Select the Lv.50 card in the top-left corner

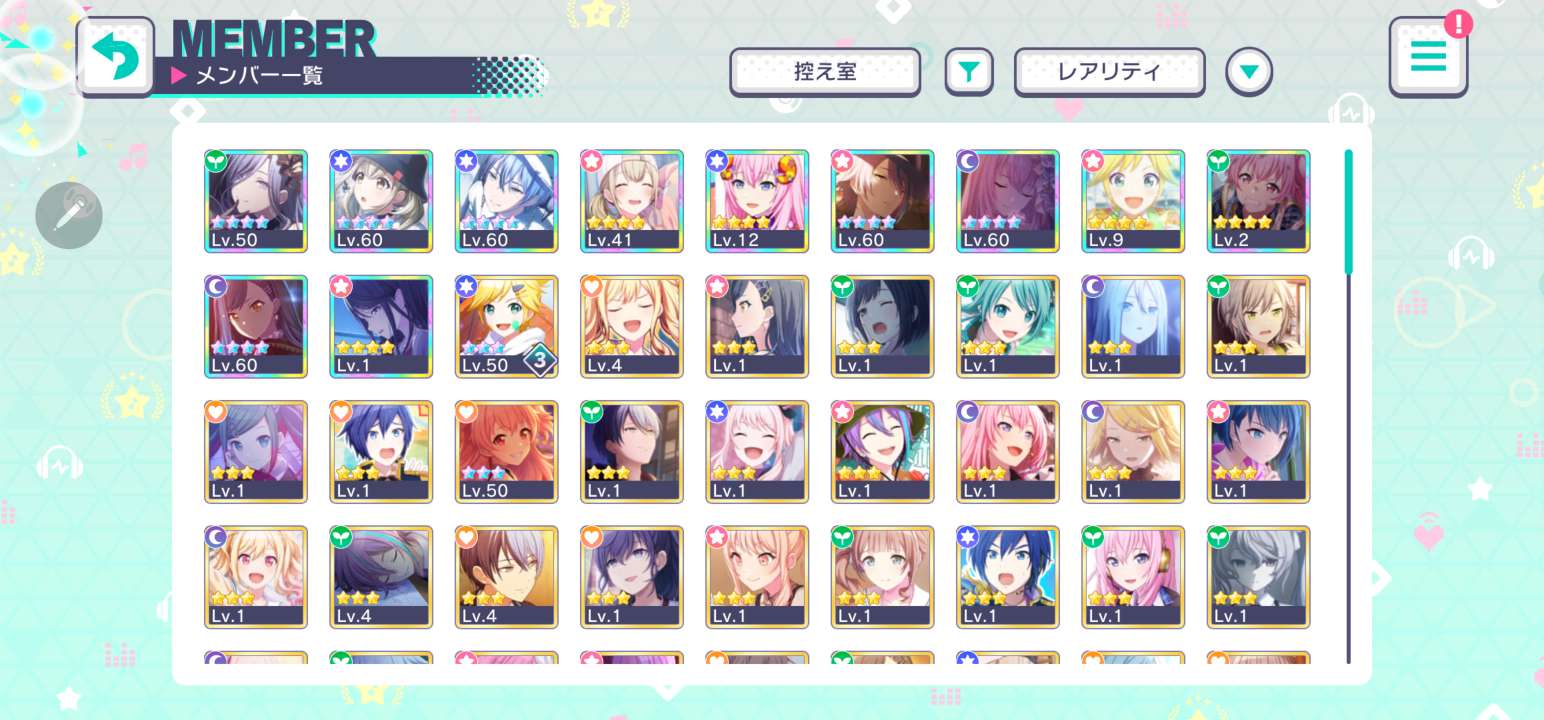tap(256, 201)
